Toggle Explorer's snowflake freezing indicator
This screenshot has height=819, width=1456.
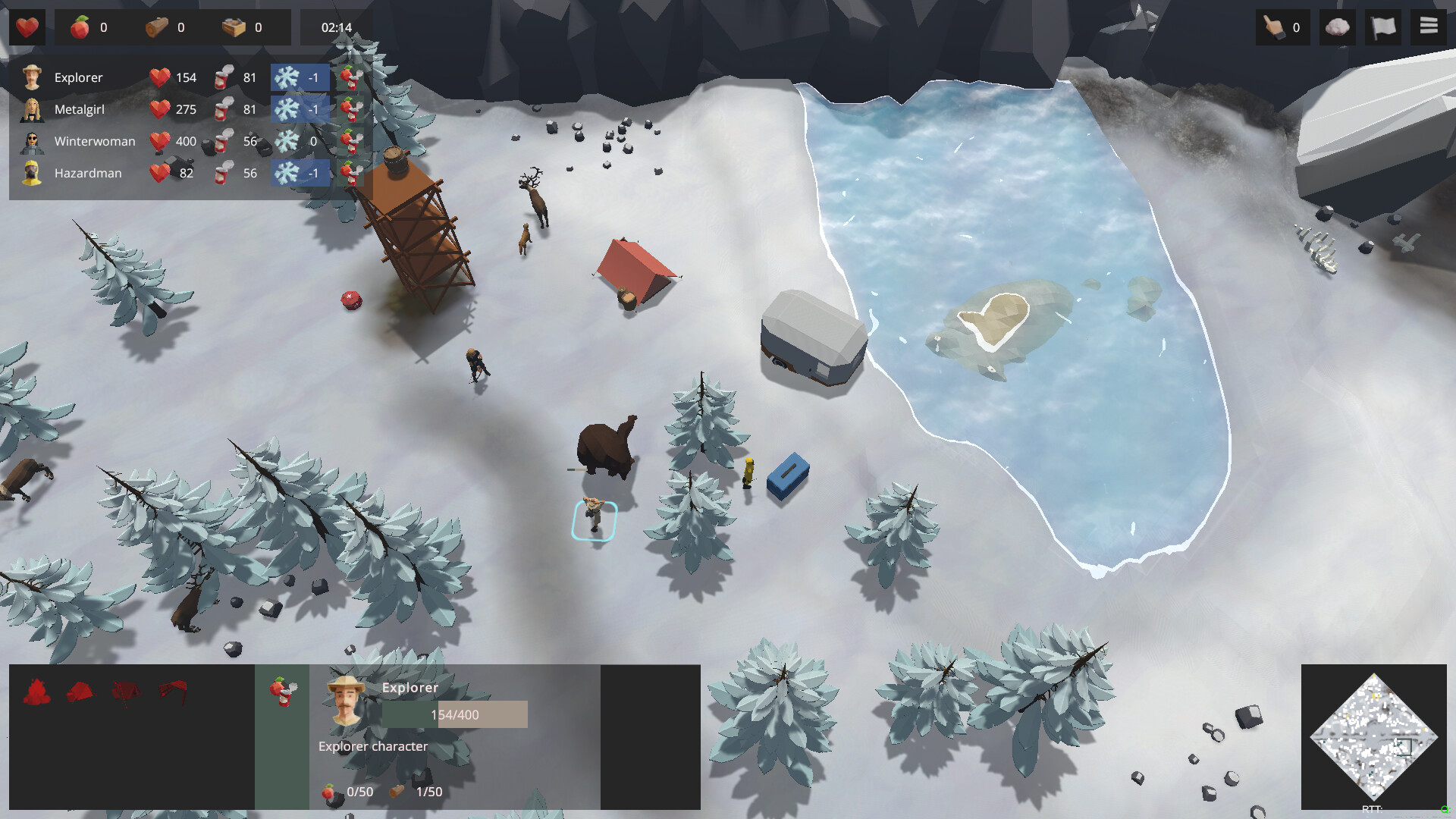click(x=300, y=77)
